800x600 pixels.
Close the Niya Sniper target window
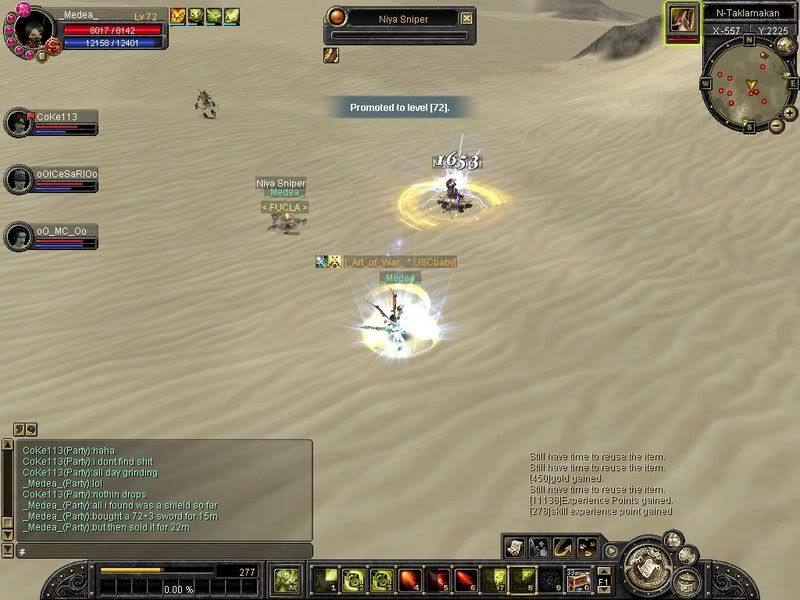[x=466, y=18]
